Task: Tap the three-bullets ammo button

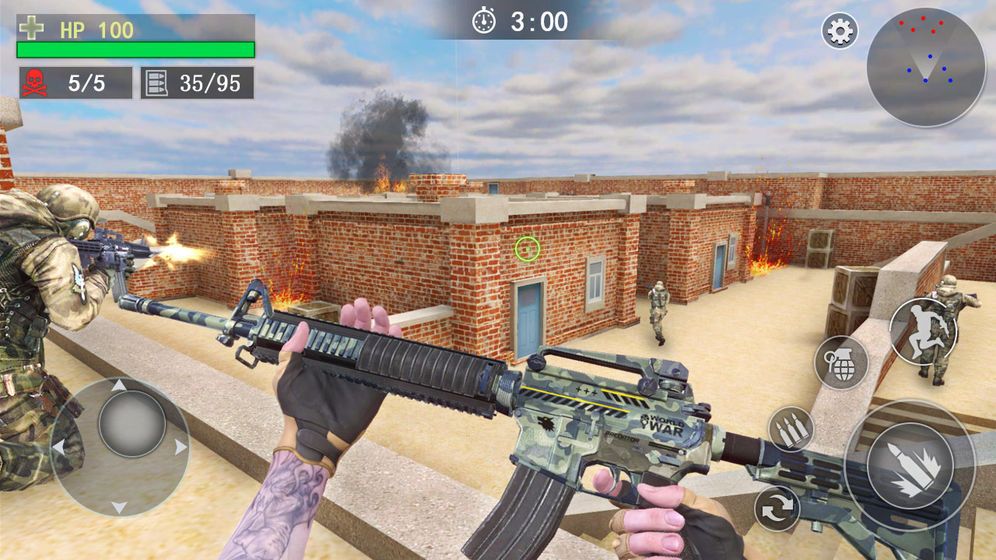Action: [x=791, y=429]
